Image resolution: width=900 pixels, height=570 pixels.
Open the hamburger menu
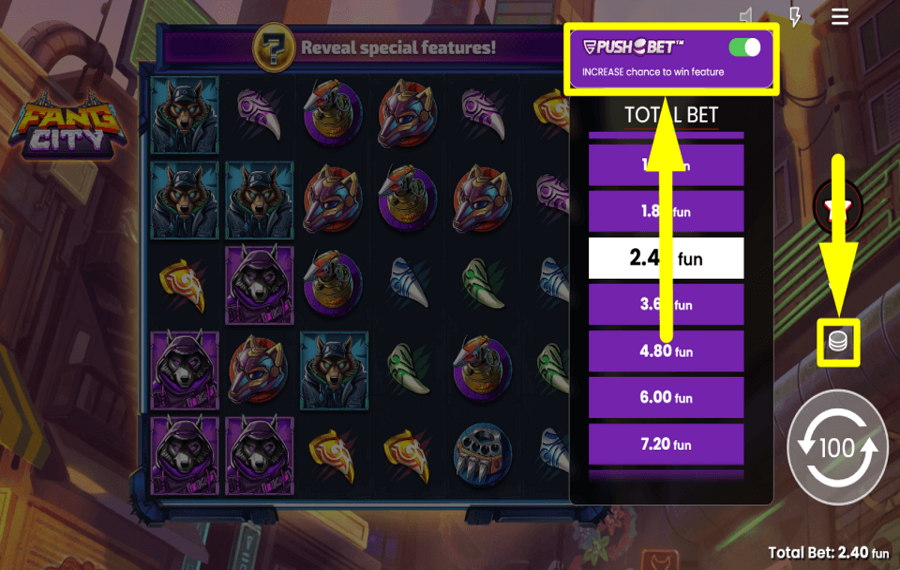(840, 17)
